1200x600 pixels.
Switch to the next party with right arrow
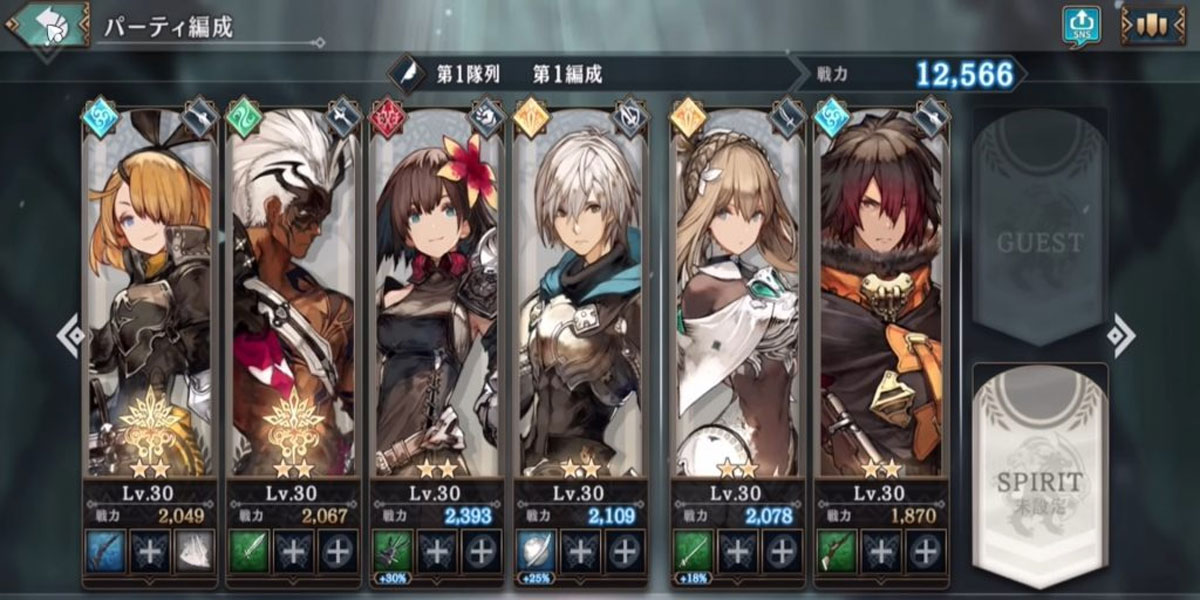point(1123,336)
